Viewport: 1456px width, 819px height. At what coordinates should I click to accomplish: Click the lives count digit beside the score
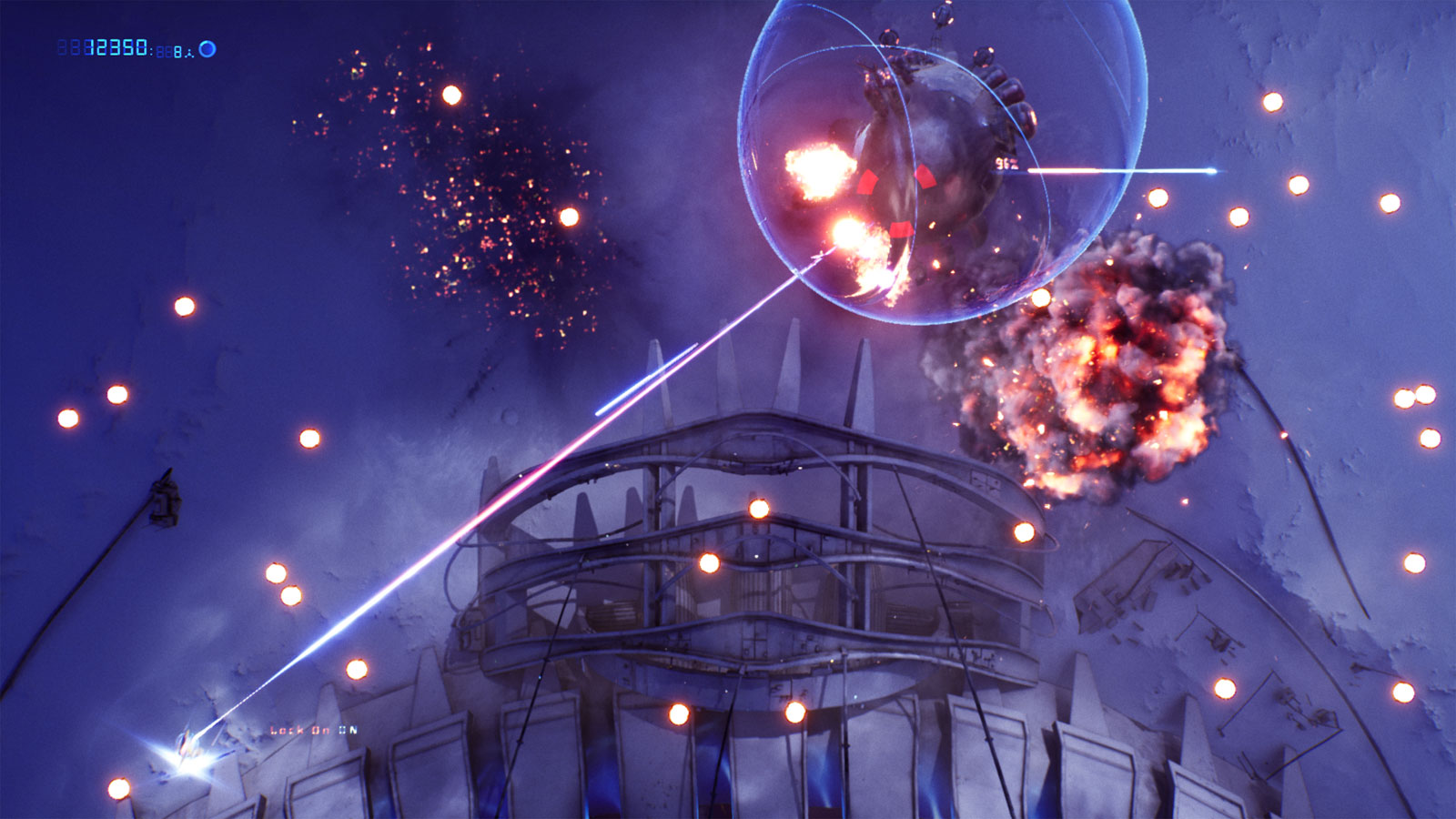pos(178,53)
